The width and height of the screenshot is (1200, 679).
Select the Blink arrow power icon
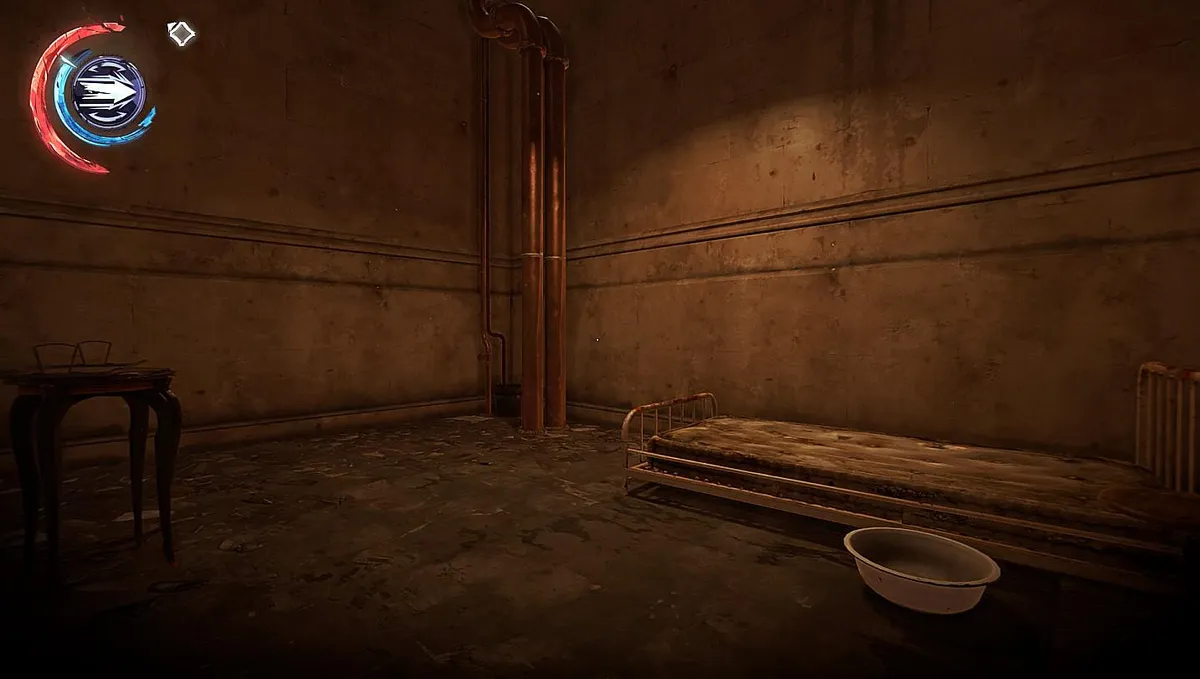[109, 92]
